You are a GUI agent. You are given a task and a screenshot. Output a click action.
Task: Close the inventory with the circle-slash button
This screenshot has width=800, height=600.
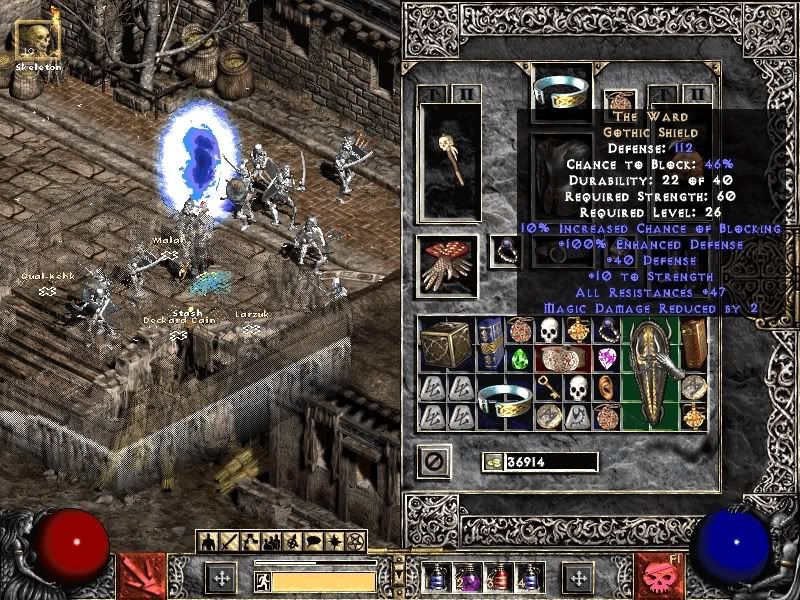point(435,461)
